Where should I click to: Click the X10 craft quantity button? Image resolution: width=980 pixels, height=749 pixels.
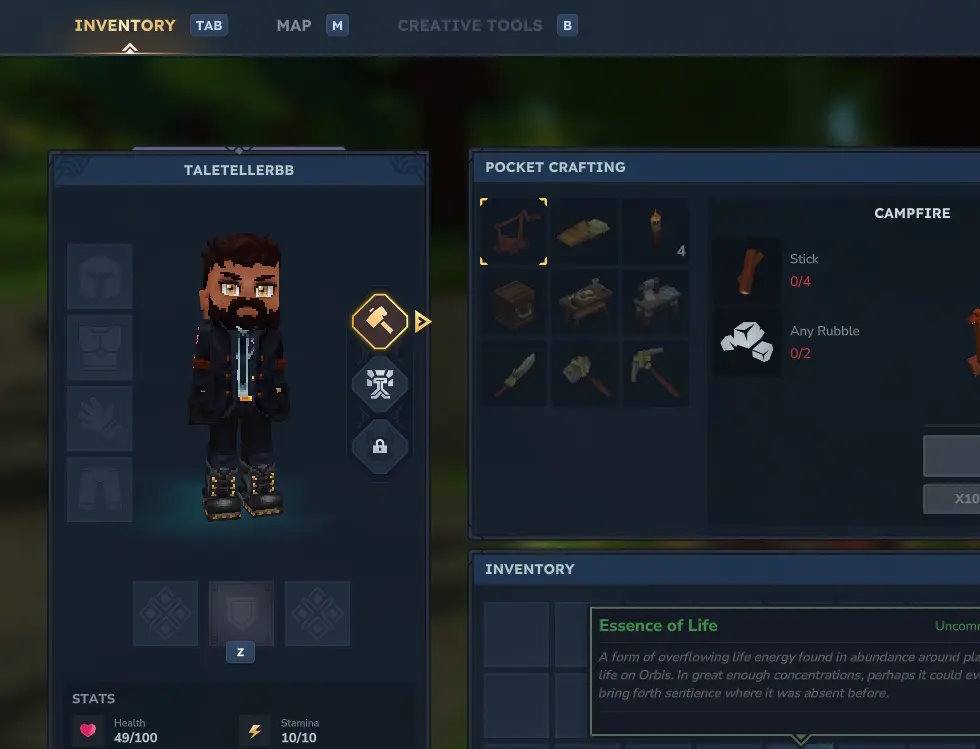pos(960,499)
